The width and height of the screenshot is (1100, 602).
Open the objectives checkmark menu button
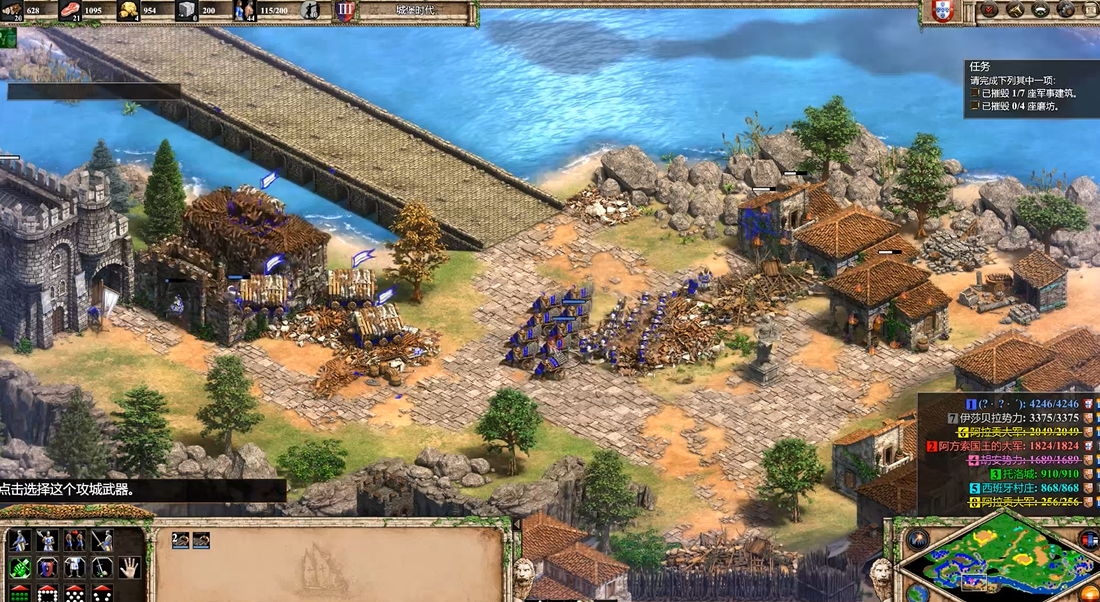(988, 10)
